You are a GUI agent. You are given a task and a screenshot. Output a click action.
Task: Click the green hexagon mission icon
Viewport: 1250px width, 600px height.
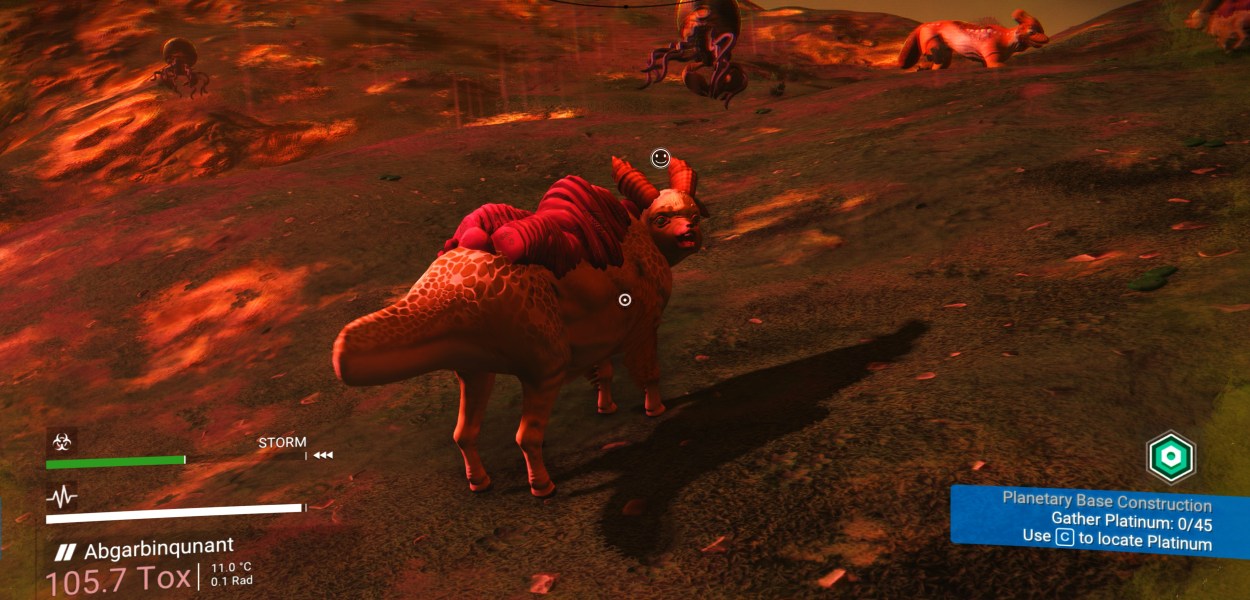pyautogui.click(x=1171, y=457)
